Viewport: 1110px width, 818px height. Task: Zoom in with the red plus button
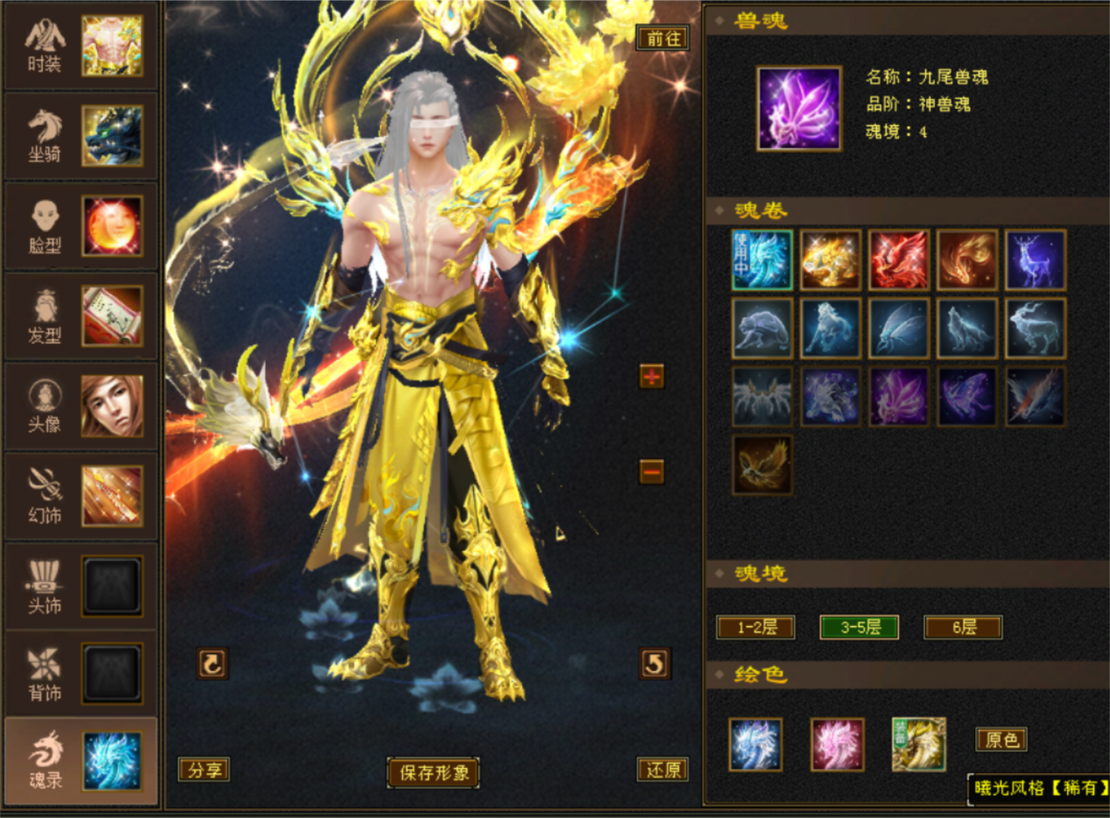[652, 377]
